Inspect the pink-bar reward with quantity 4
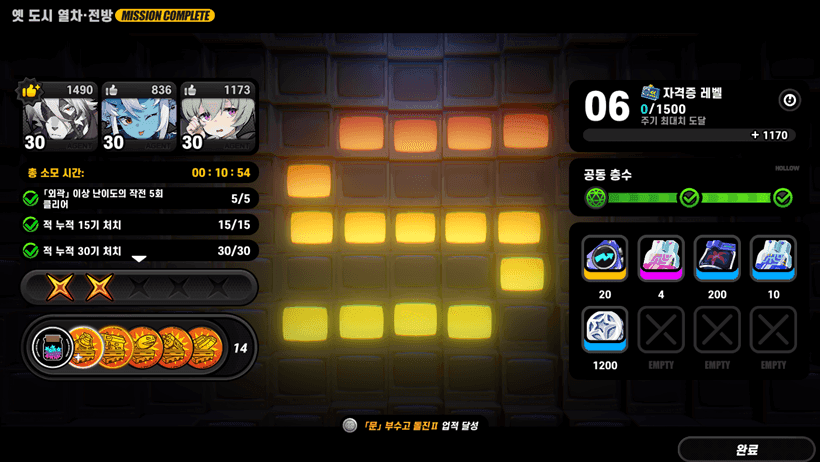 (661, 259)
